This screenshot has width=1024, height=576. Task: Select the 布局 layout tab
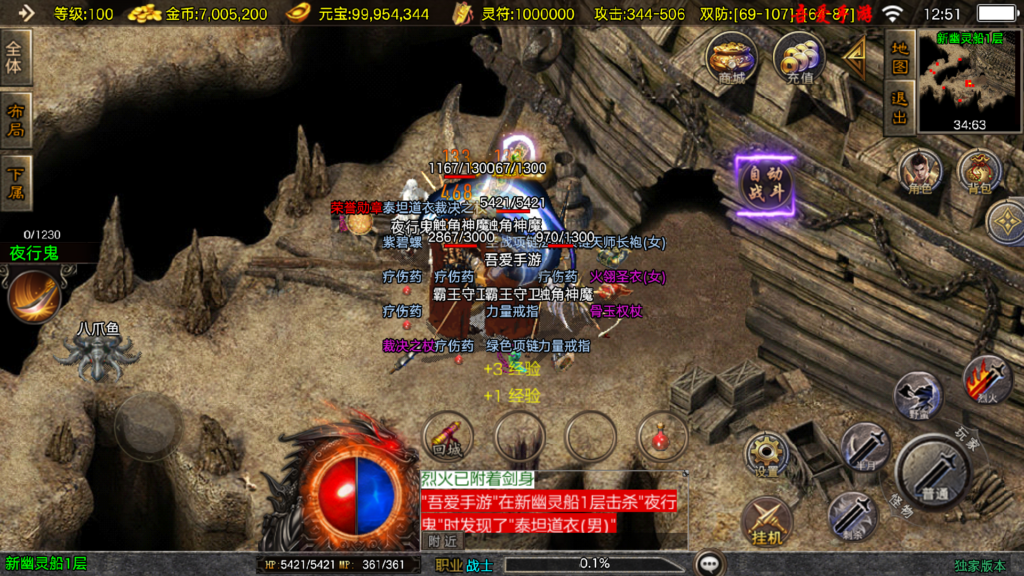[16, 119]
